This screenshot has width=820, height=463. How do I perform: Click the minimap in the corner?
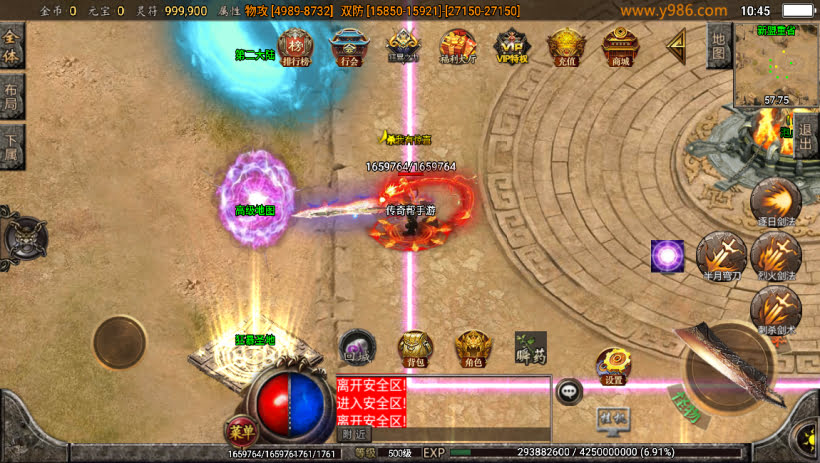775,65
